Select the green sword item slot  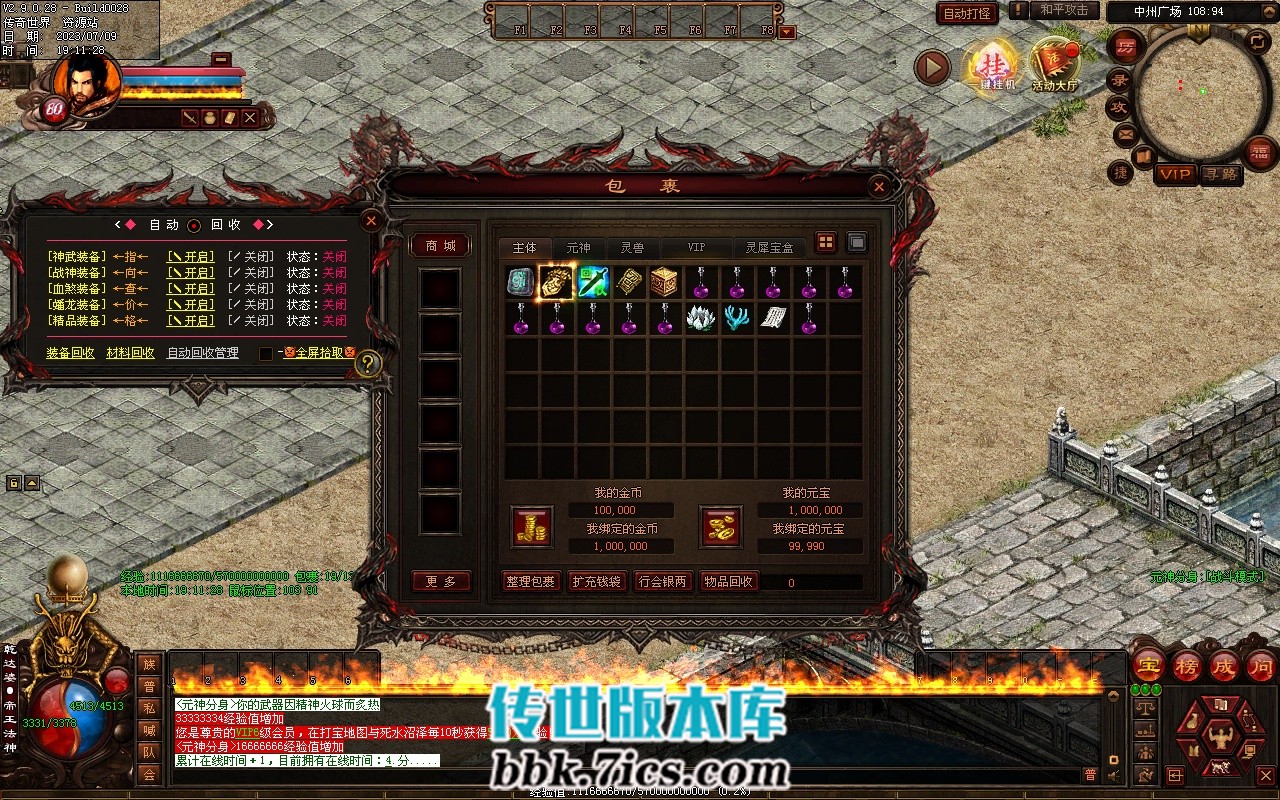pyautogui.click(x=593, y=282)
